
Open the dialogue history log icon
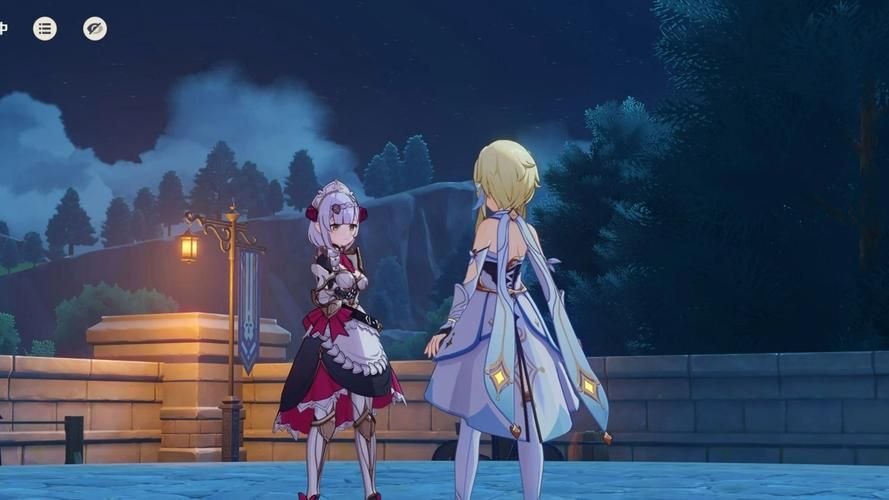tap(45, 29)
